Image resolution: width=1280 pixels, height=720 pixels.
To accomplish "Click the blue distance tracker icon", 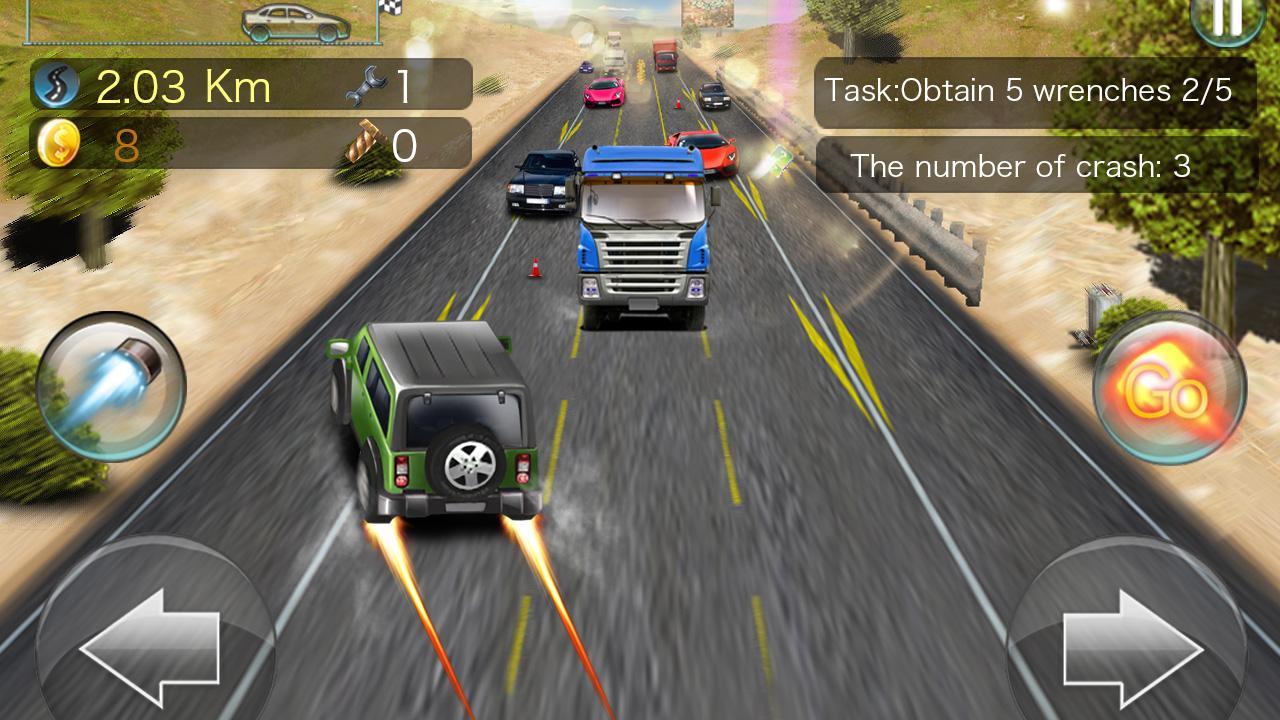I will [57, 84].
